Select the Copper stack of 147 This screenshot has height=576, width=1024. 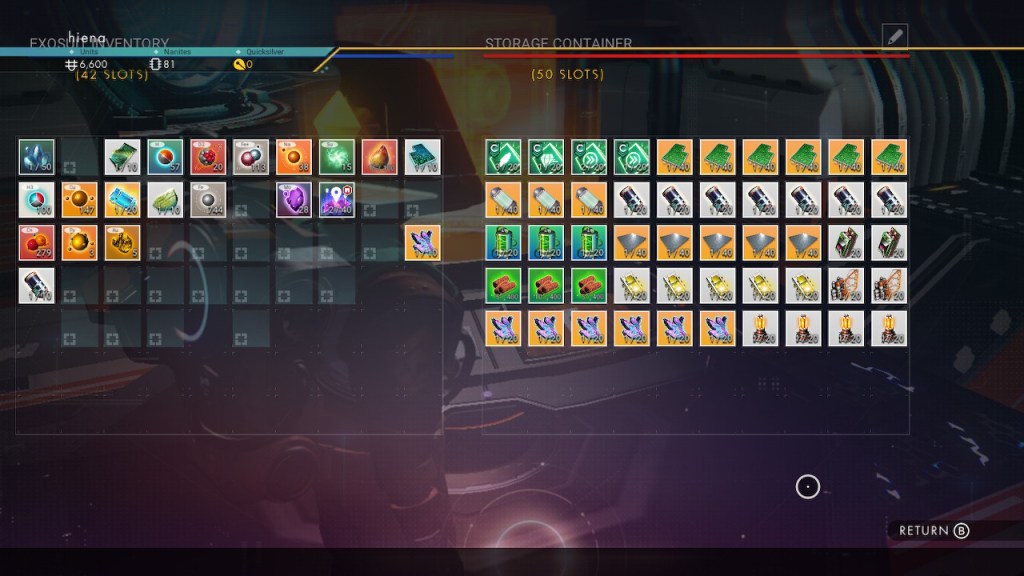(x=79, y=199)
